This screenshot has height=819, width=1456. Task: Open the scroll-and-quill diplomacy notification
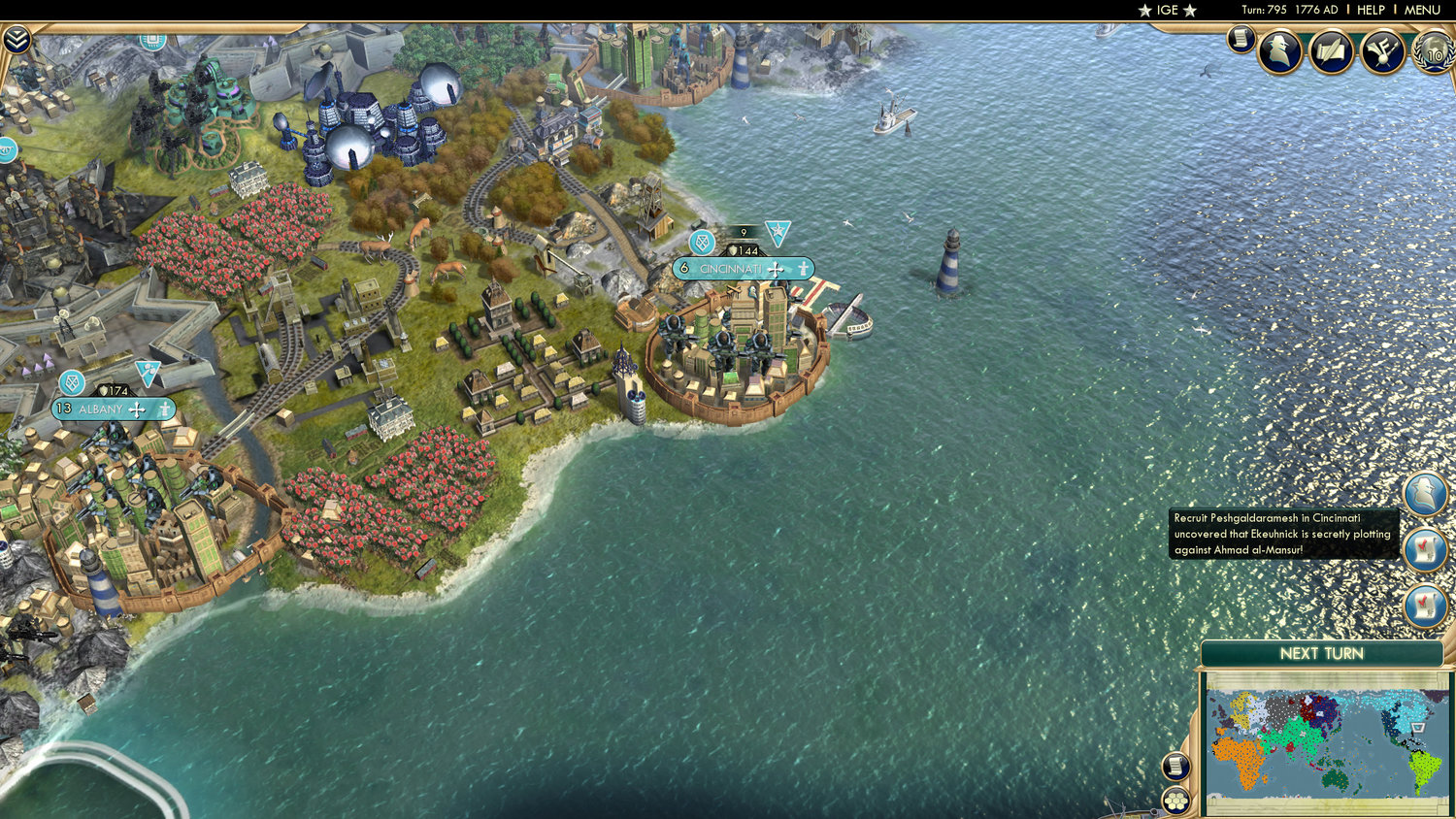tap(1330, 52)
